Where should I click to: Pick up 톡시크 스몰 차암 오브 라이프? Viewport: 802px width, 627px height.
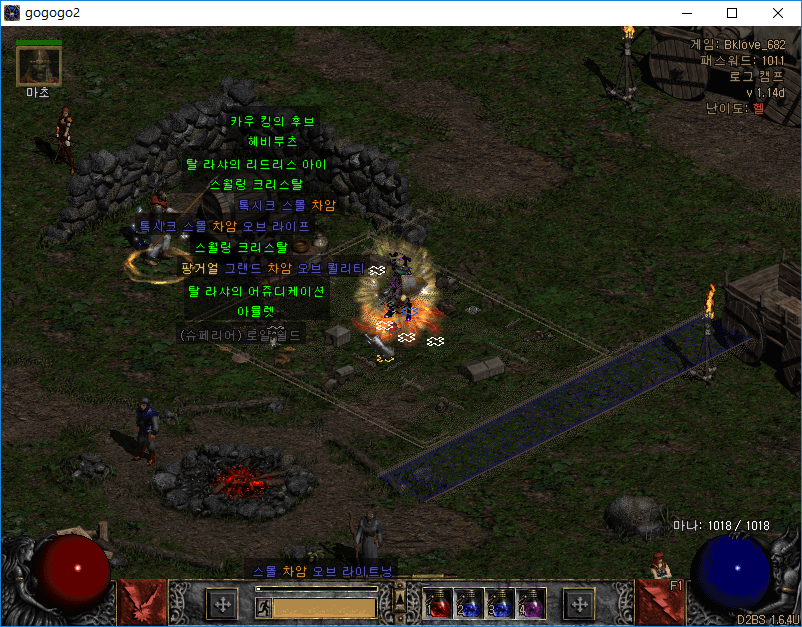tap(224, 227)
